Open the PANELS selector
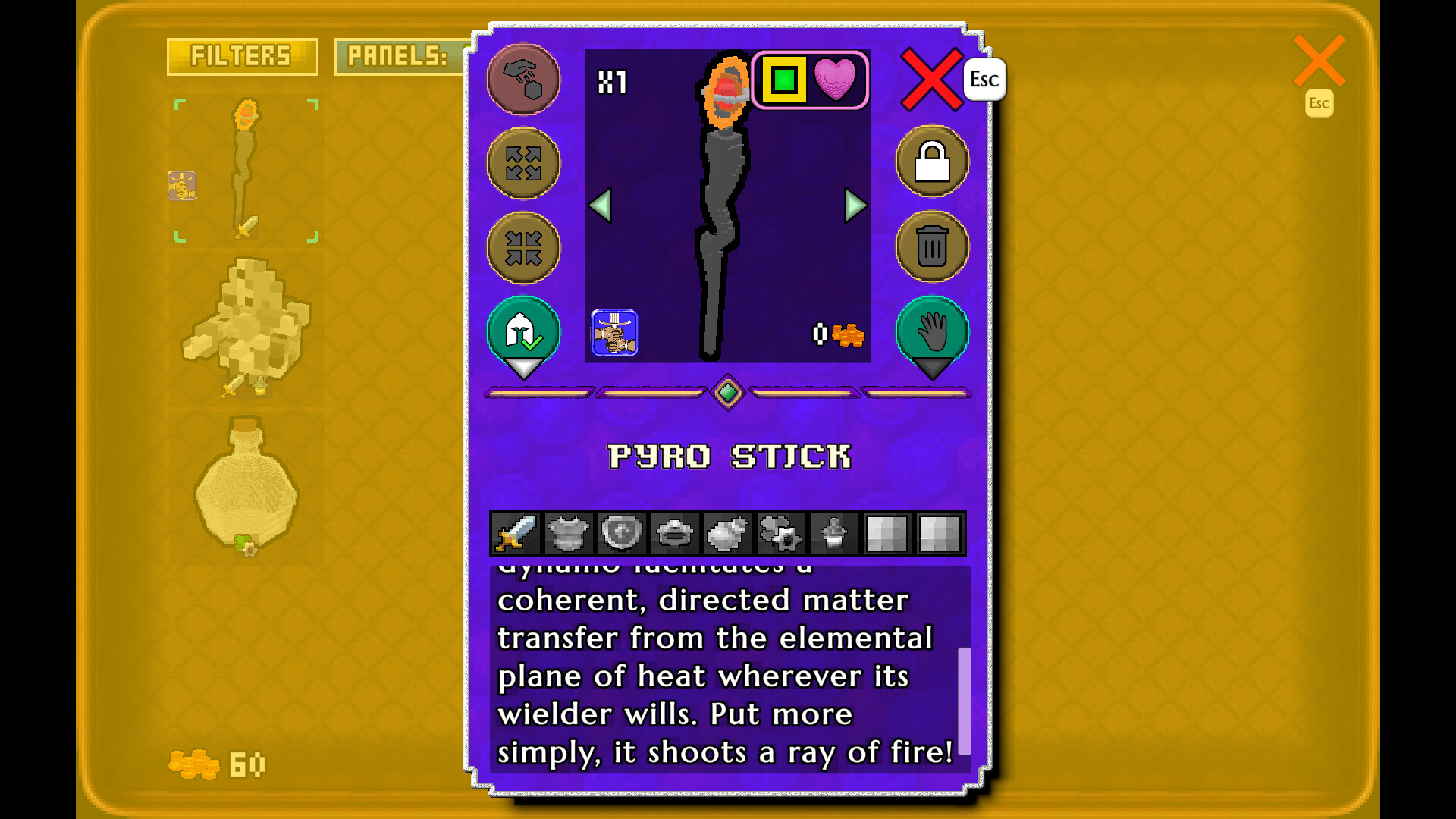 click(398, 57)
